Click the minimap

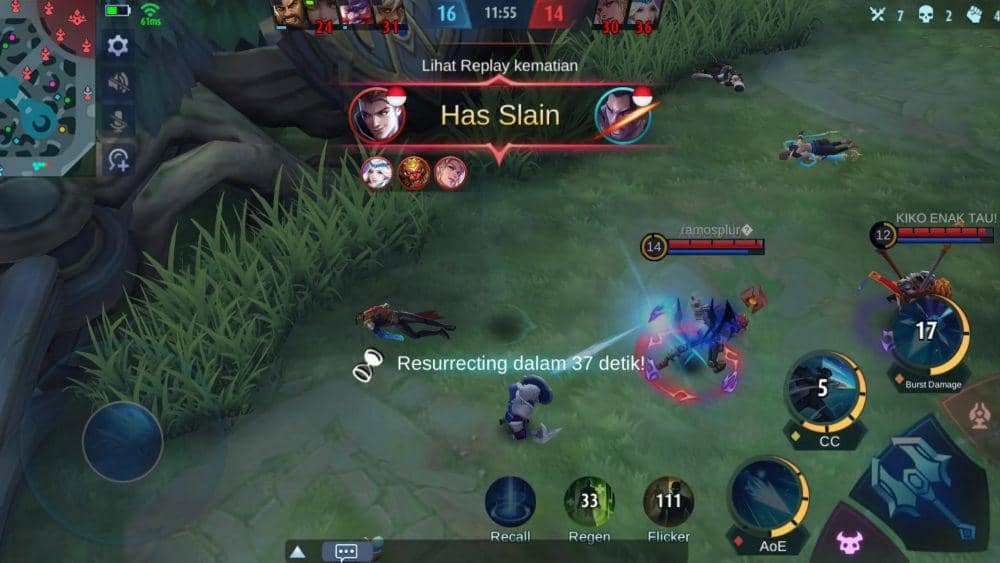pyautogui.click(x=47, y=86)
